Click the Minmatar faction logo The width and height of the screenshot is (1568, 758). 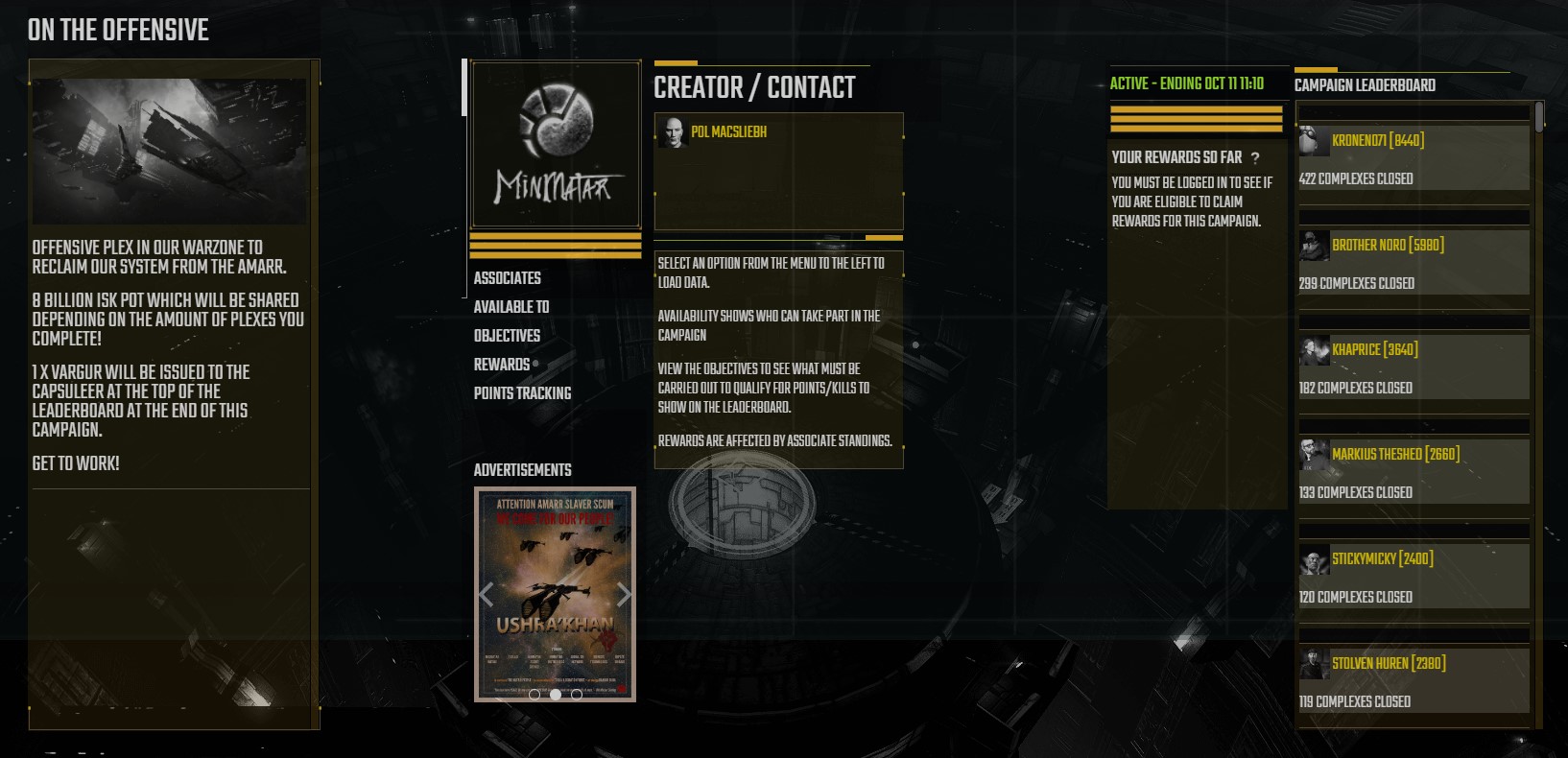click(555, 144)
